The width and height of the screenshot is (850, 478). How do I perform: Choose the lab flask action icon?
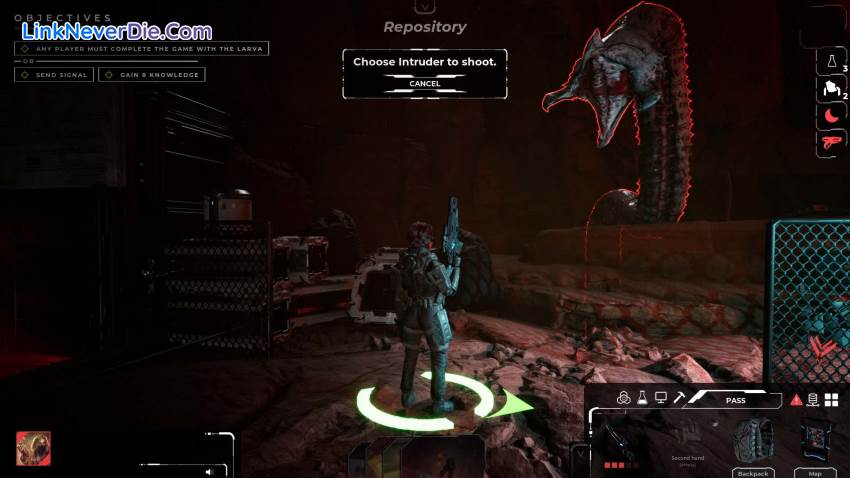[642, 398]
